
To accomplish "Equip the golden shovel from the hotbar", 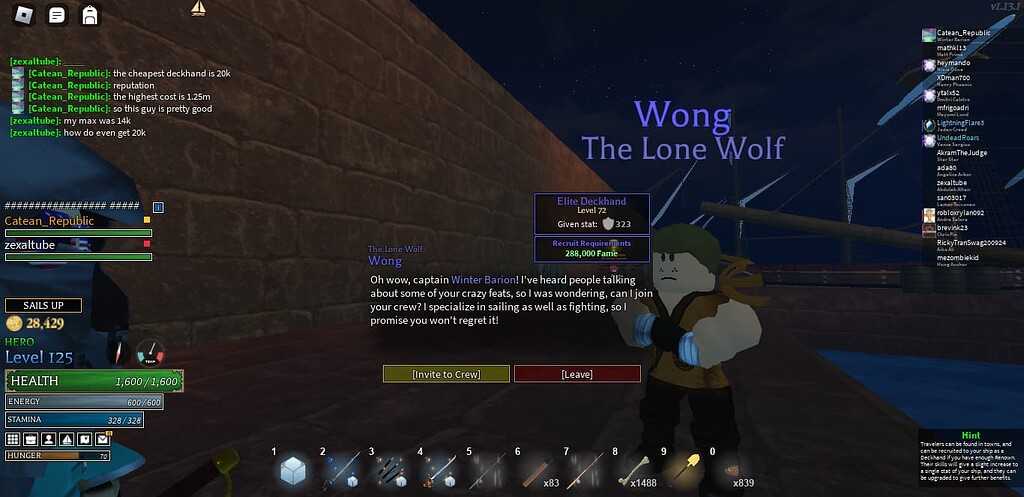I will (x=691, y=468).
